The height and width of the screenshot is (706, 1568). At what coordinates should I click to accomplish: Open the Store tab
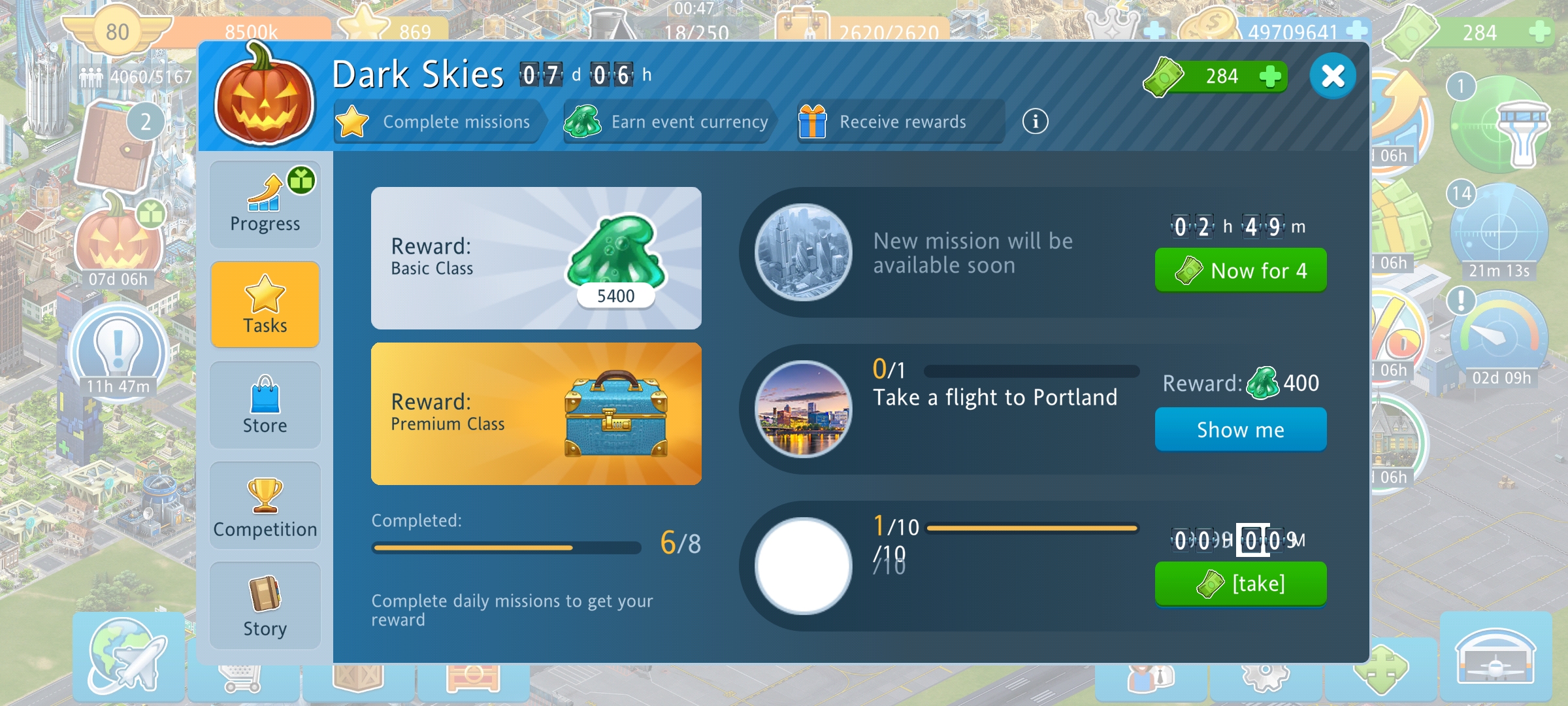click(x=265, y=405)
